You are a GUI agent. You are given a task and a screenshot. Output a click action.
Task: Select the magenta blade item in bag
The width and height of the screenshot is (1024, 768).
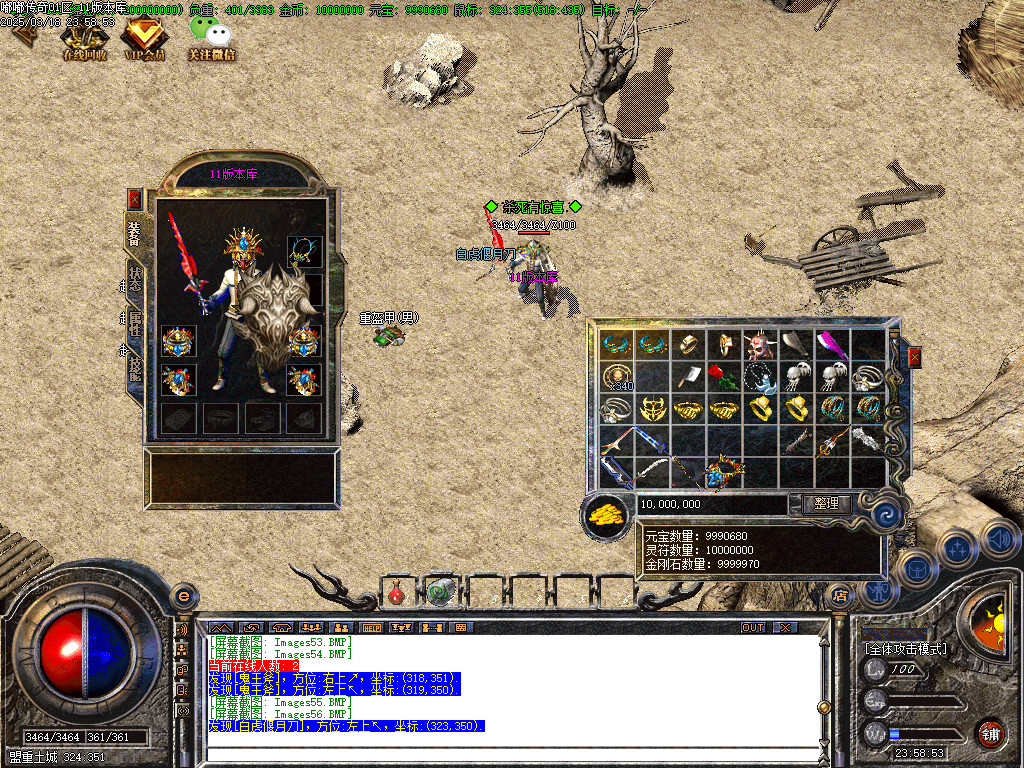(831, 345)
